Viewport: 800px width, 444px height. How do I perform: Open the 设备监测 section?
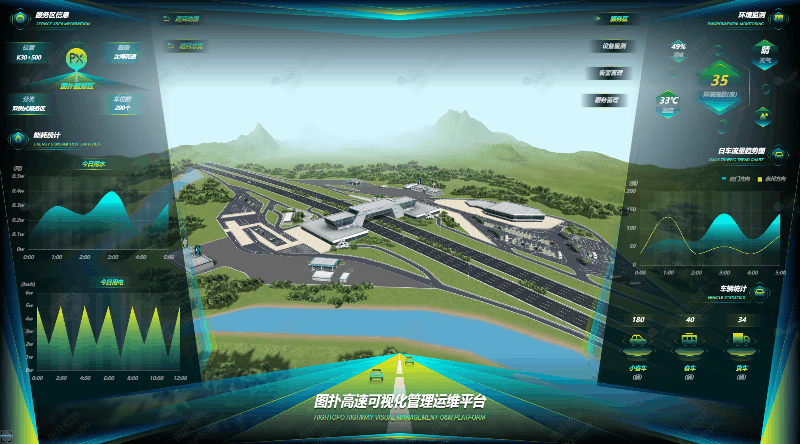612,46
